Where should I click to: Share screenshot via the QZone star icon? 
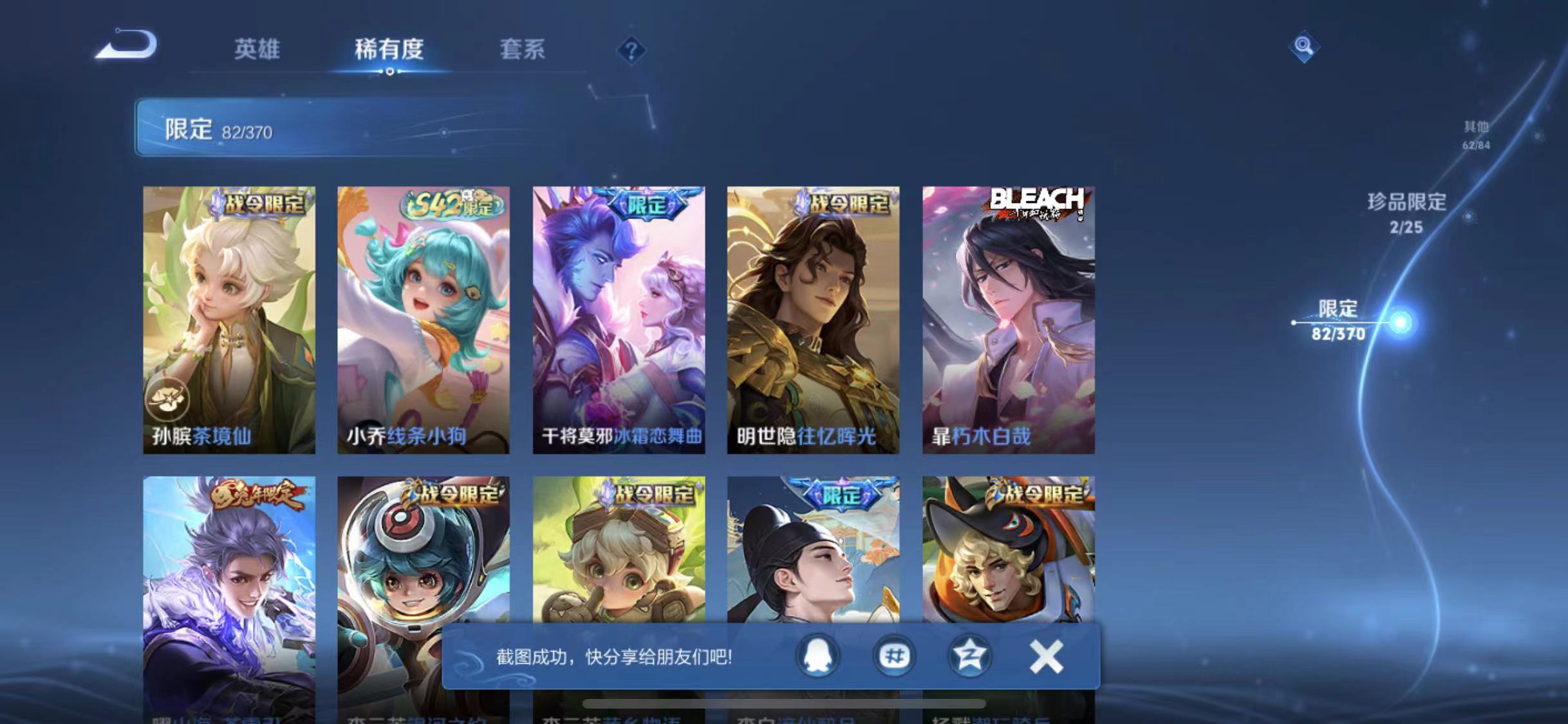970,656
